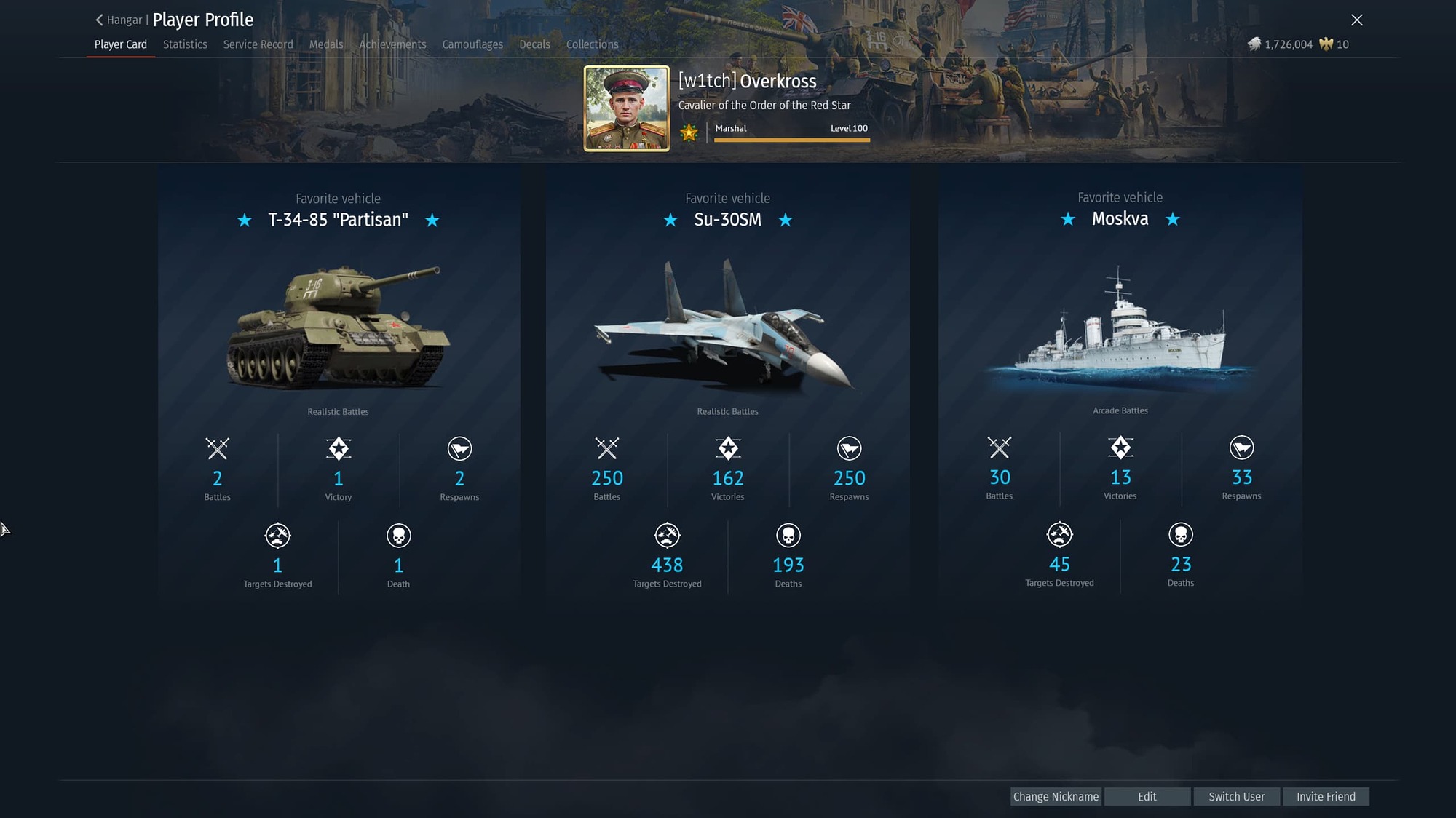
Task: Click the Targets Destroyed icon on T-34-85 card
Action: (277, 535)
